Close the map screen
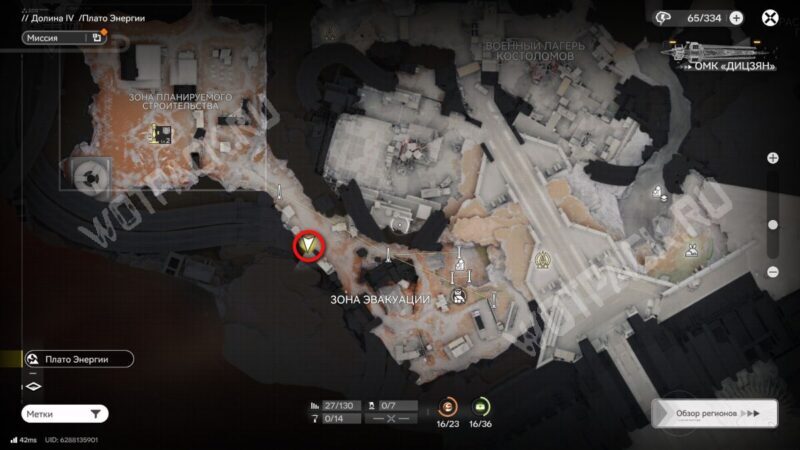 tap(770, 17)
